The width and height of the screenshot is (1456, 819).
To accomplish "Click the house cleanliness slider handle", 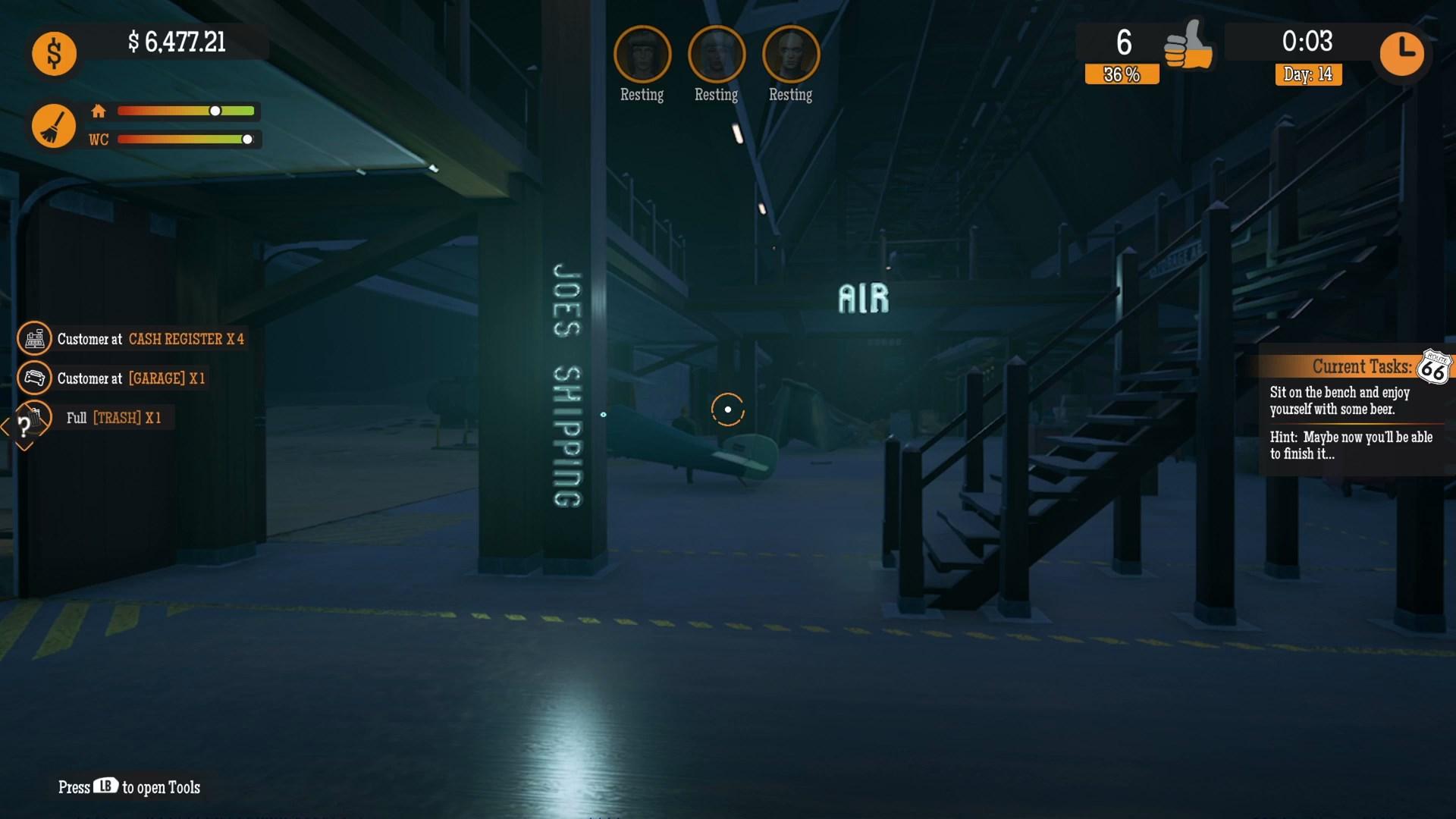I will tap(216, 111).
